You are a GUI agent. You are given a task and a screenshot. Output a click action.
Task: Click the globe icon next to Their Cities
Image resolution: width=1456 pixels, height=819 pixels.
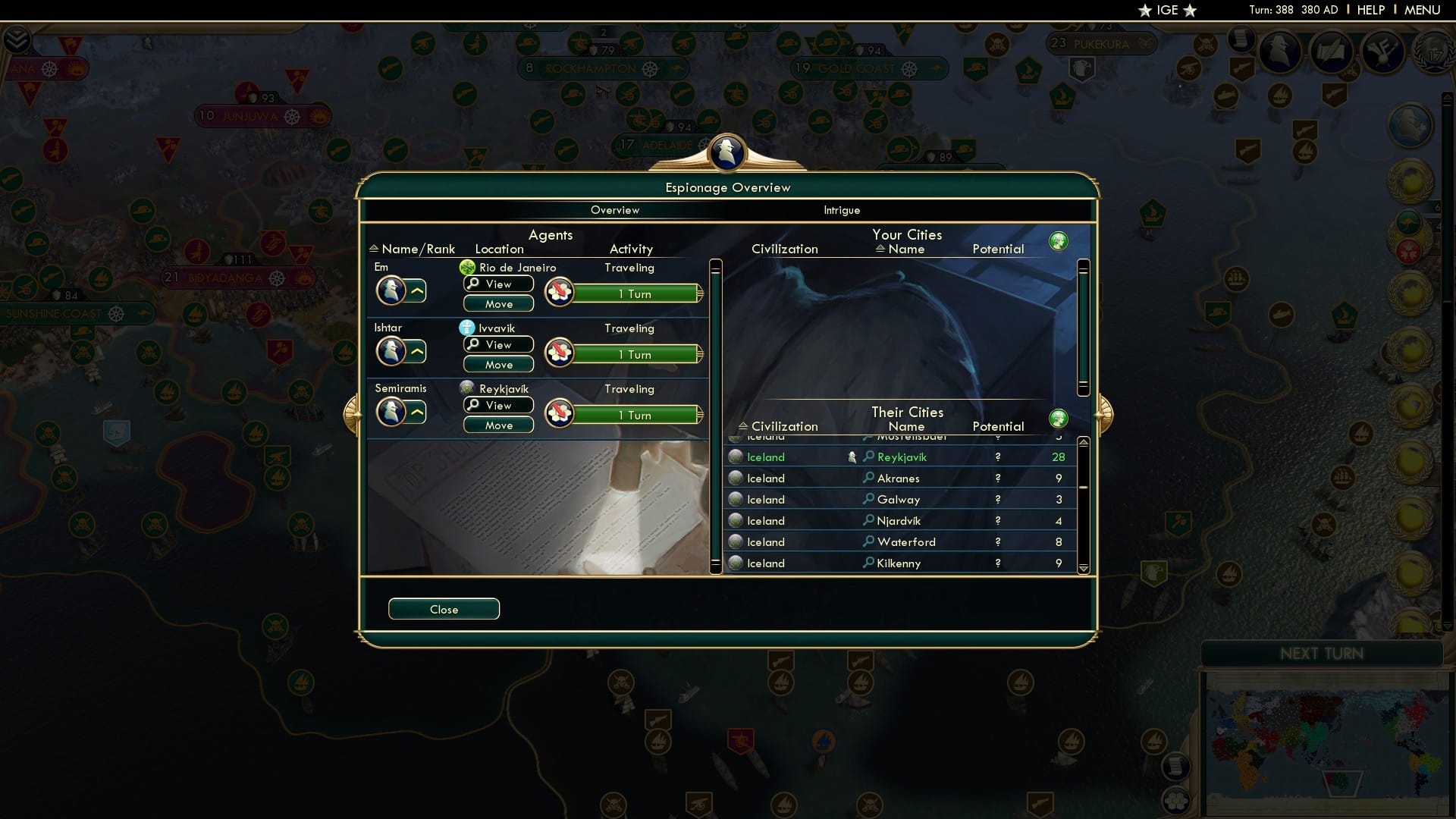(1059, 418)
